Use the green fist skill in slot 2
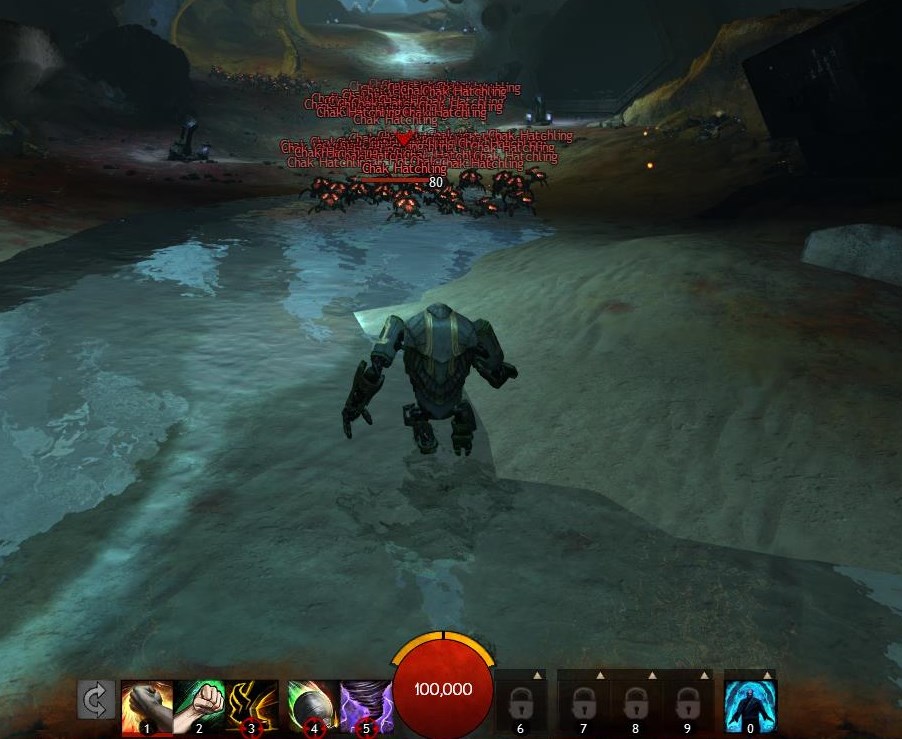 pos(198,704)
